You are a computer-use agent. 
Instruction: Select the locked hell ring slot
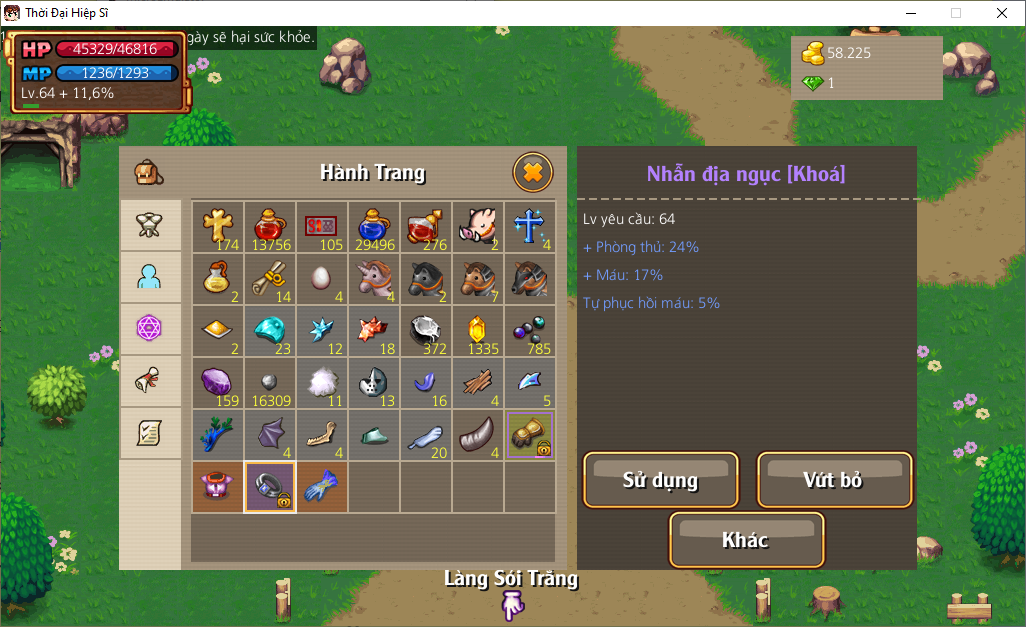(x=270, y=487)
